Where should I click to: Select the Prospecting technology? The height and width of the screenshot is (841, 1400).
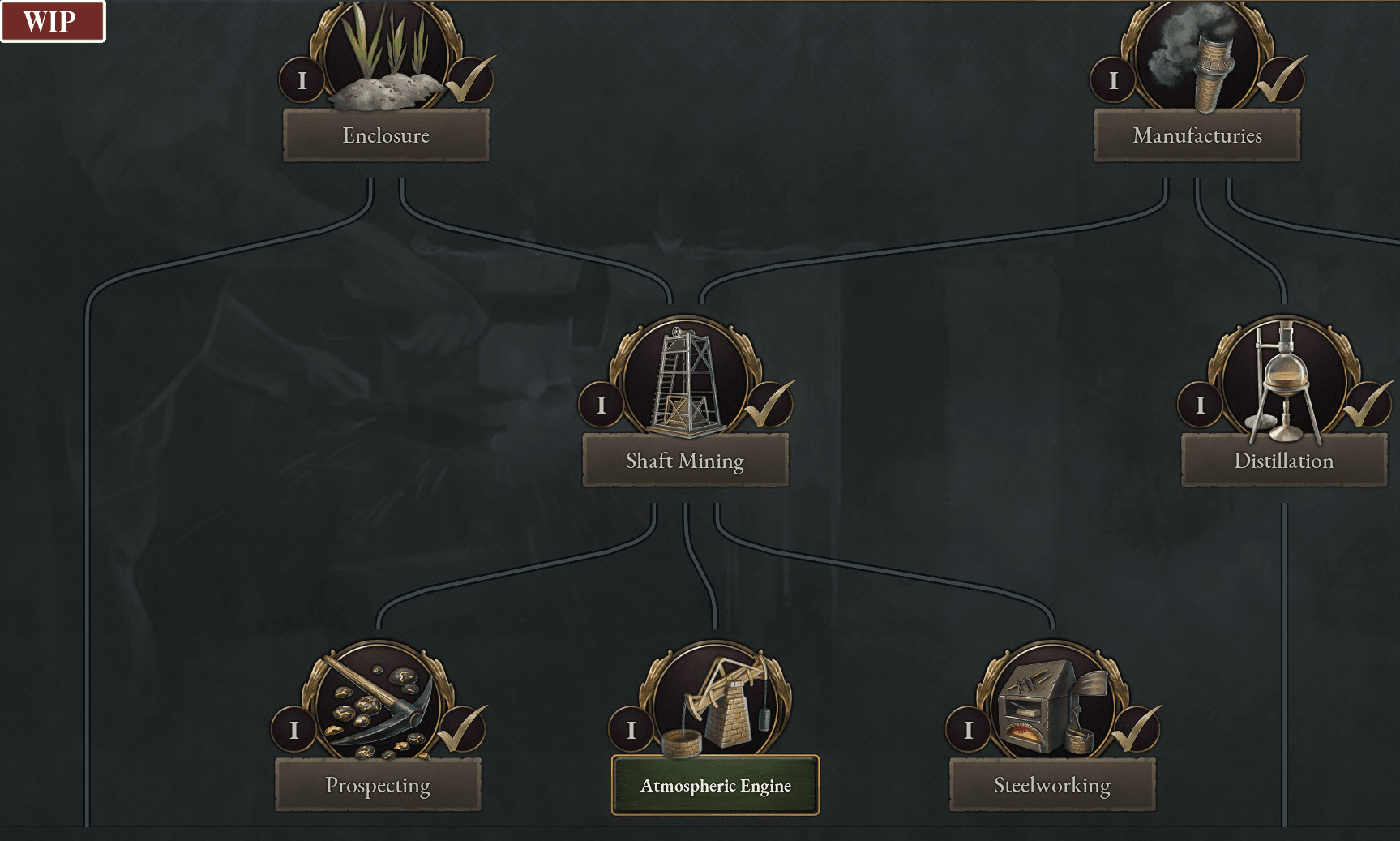point(378,785)
